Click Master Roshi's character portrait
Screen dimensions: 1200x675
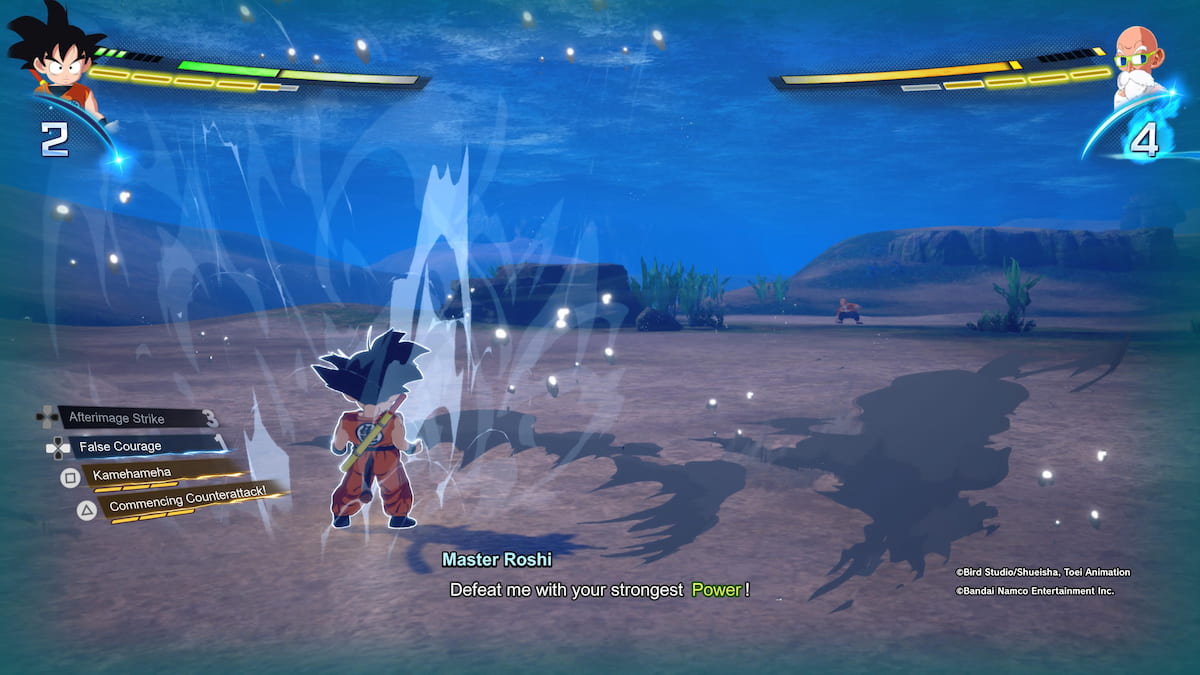1142,62
